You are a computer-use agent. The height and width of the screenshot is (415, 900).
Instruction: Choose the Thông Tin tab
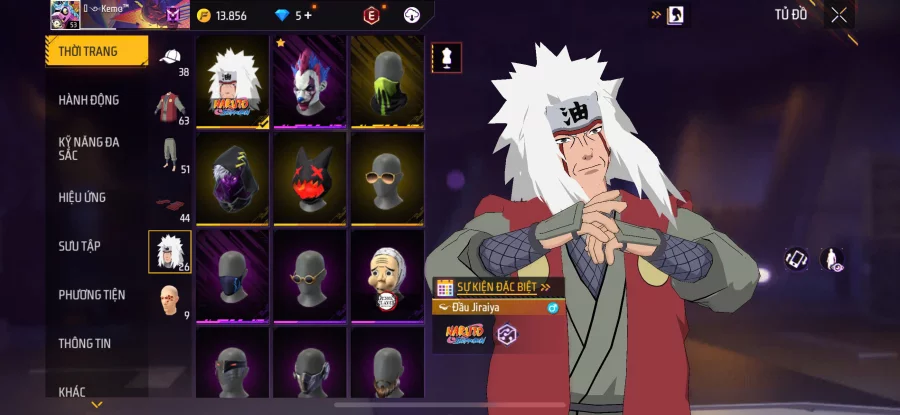click(85, 343)
